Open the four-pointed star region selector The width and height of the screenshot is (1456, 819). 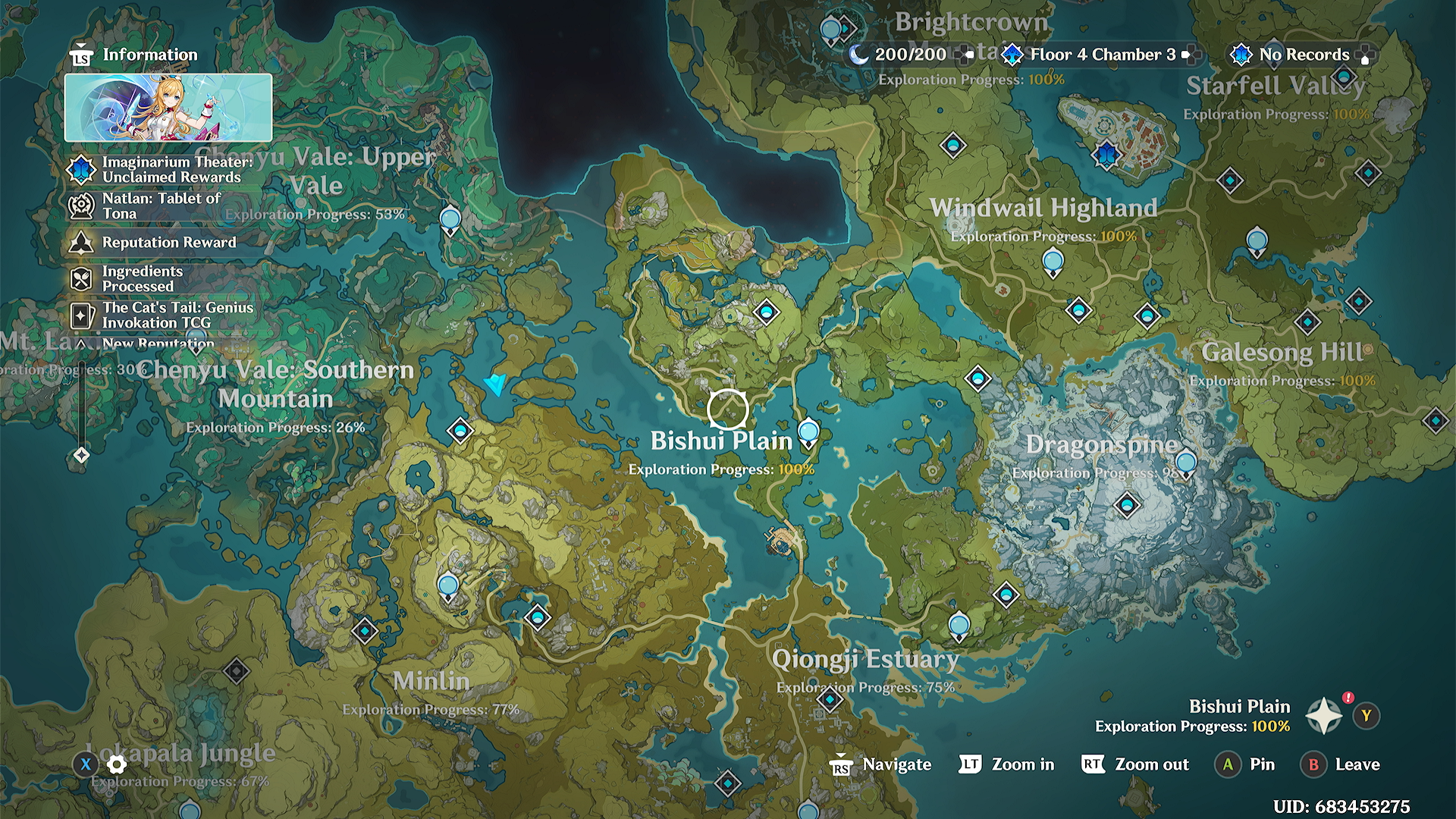click(1323, 716)
